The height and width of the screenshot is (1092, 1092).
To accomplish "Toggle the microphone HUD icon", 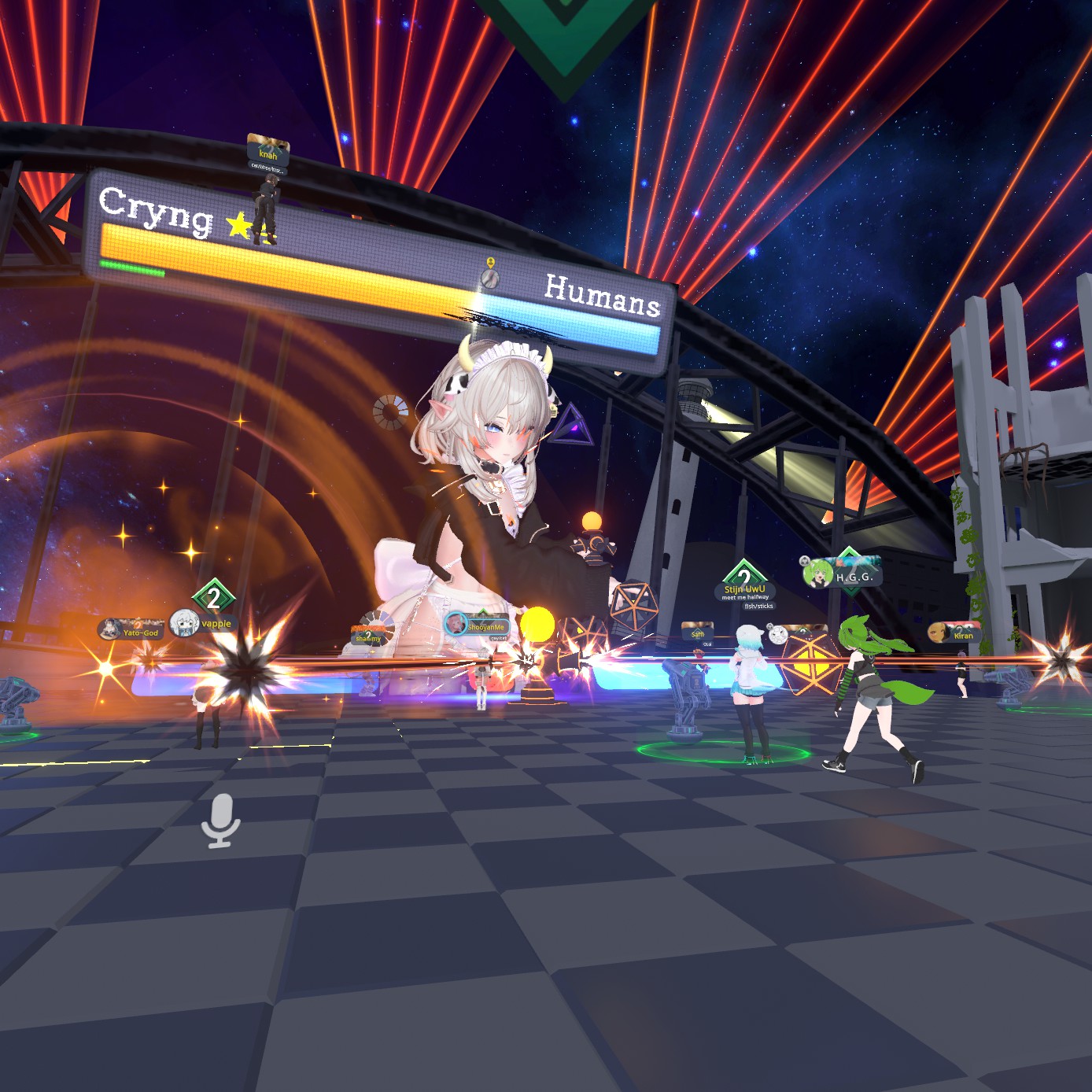I will click(220, 821).
